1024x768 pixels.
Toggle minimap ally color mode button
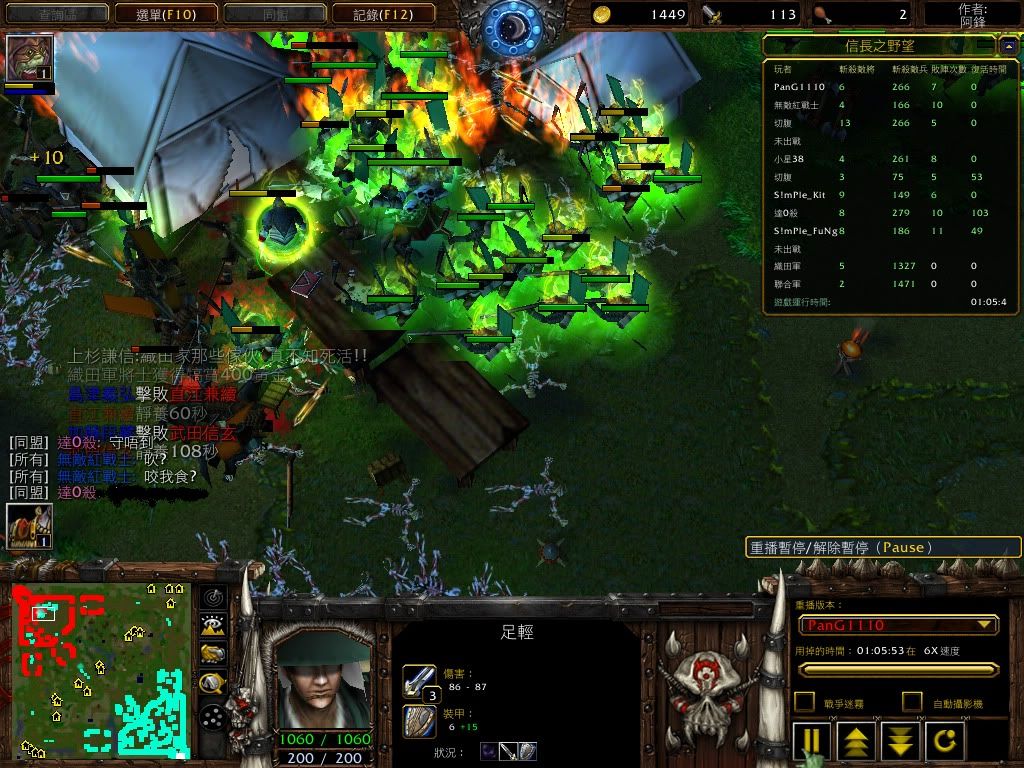pyautogui.click(x=212, y=654)
